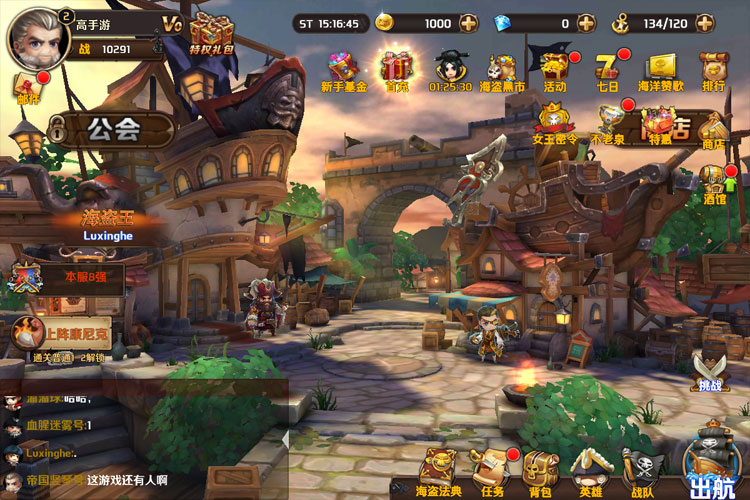Open 新手基金 newbie fund

pos(343,70)
